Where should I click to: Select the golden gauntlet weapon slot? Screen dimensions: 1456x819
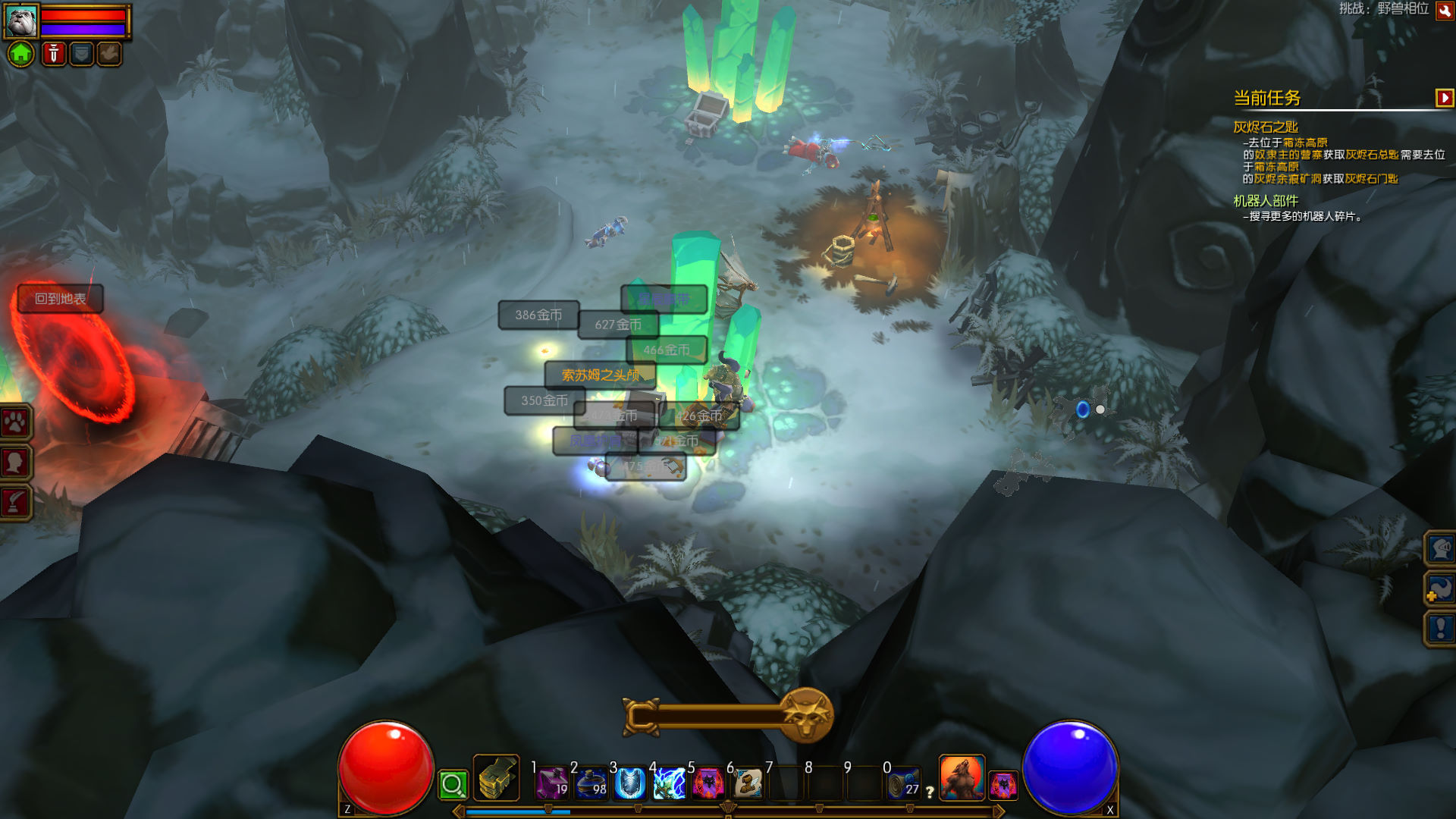pos(497,778)
